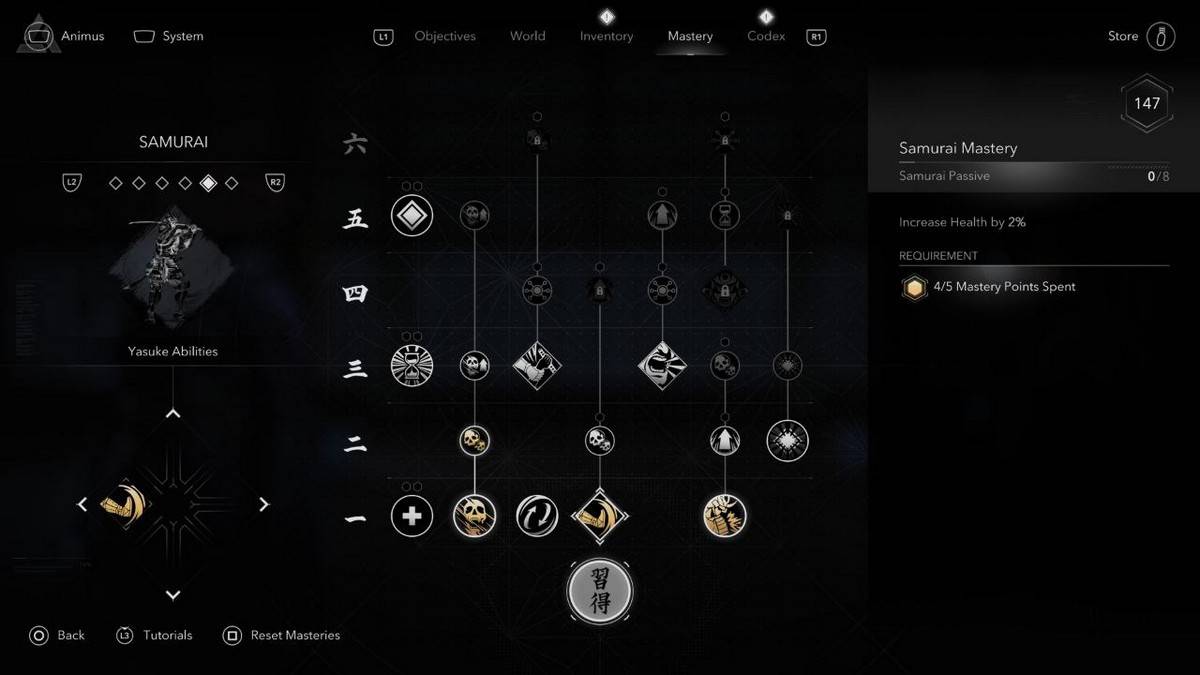The height and width of the screenshot is (675, 1200).
Task: Open the Store
Action: point(1140,36)
